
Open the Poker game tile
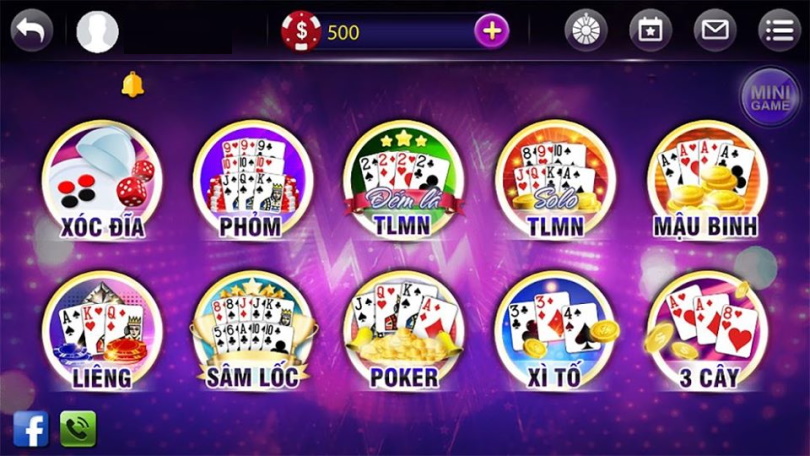tap(403, 332)
